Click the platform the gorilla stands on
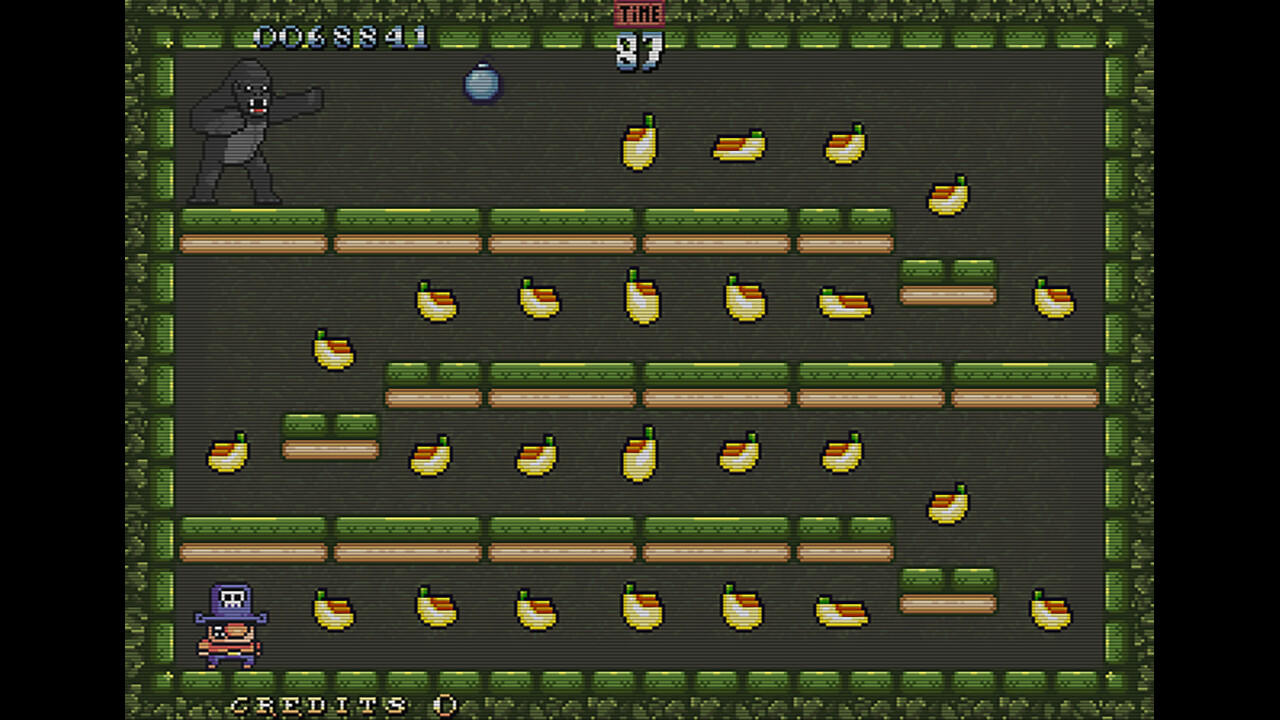1280x720 pixels. [x=250, y=230]
